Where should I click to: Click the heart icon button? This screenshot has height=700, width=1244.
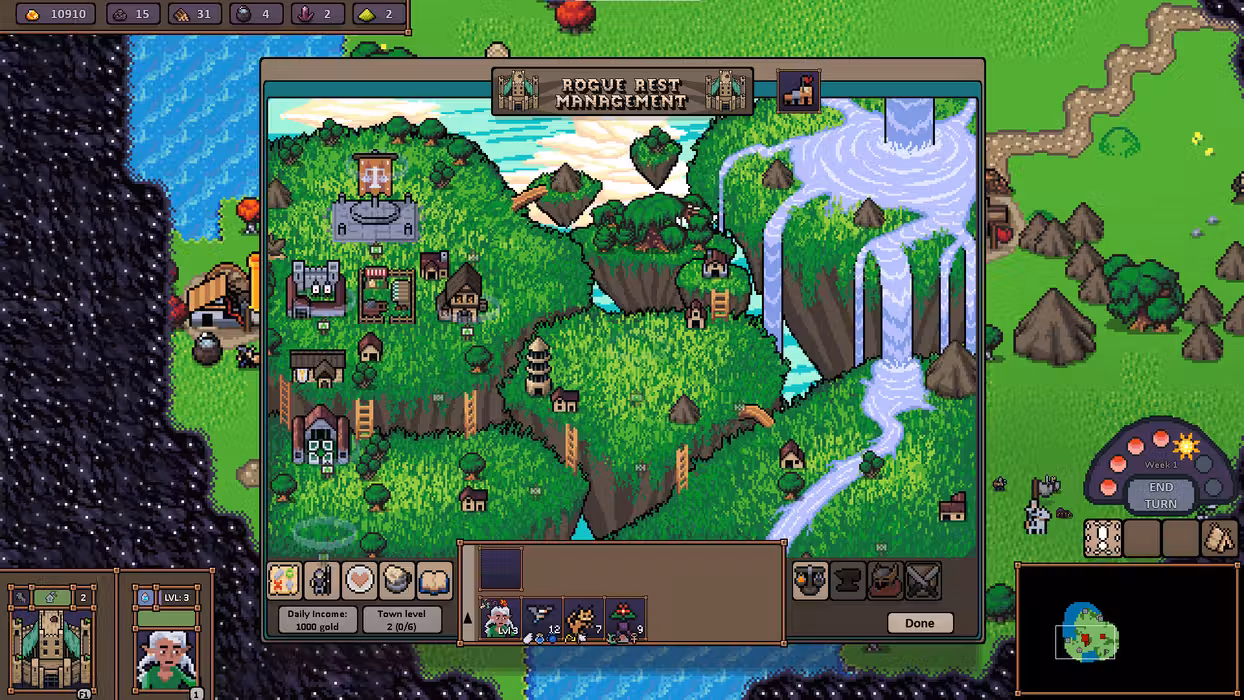tap(359, 580)
